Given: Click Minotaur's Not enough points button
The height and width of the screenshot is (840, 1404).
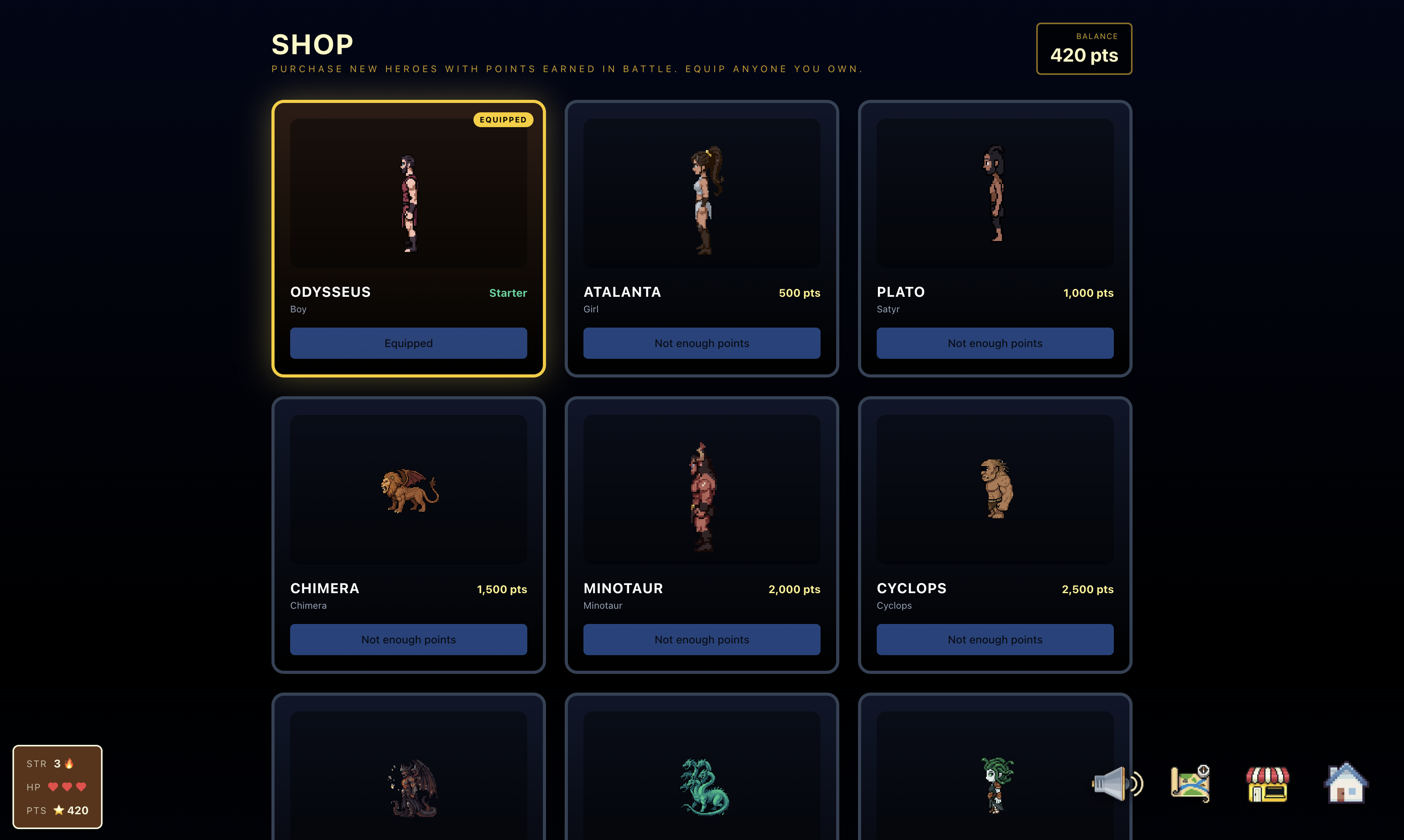Looking at the screenshot, I should click(x=701, y=639).
